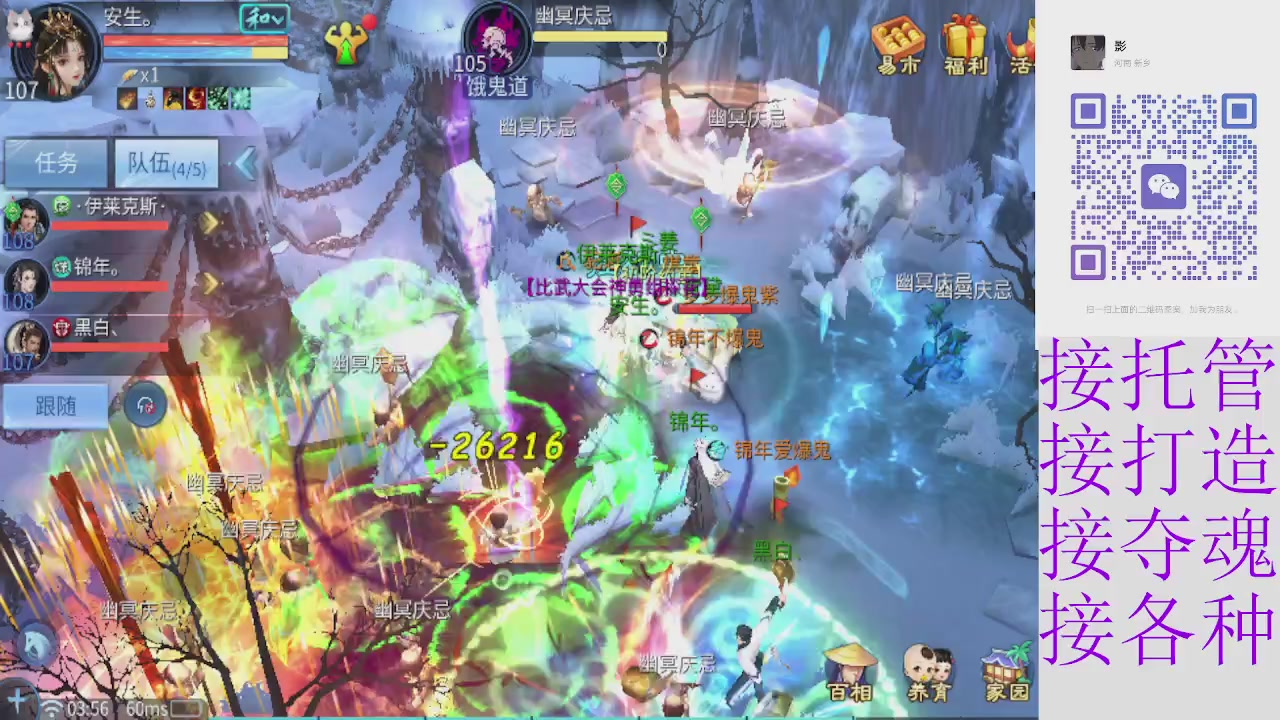Toggle the 跟随 auto-follow function
Viewport: 1280px width, 720px height.
point(56,406)
